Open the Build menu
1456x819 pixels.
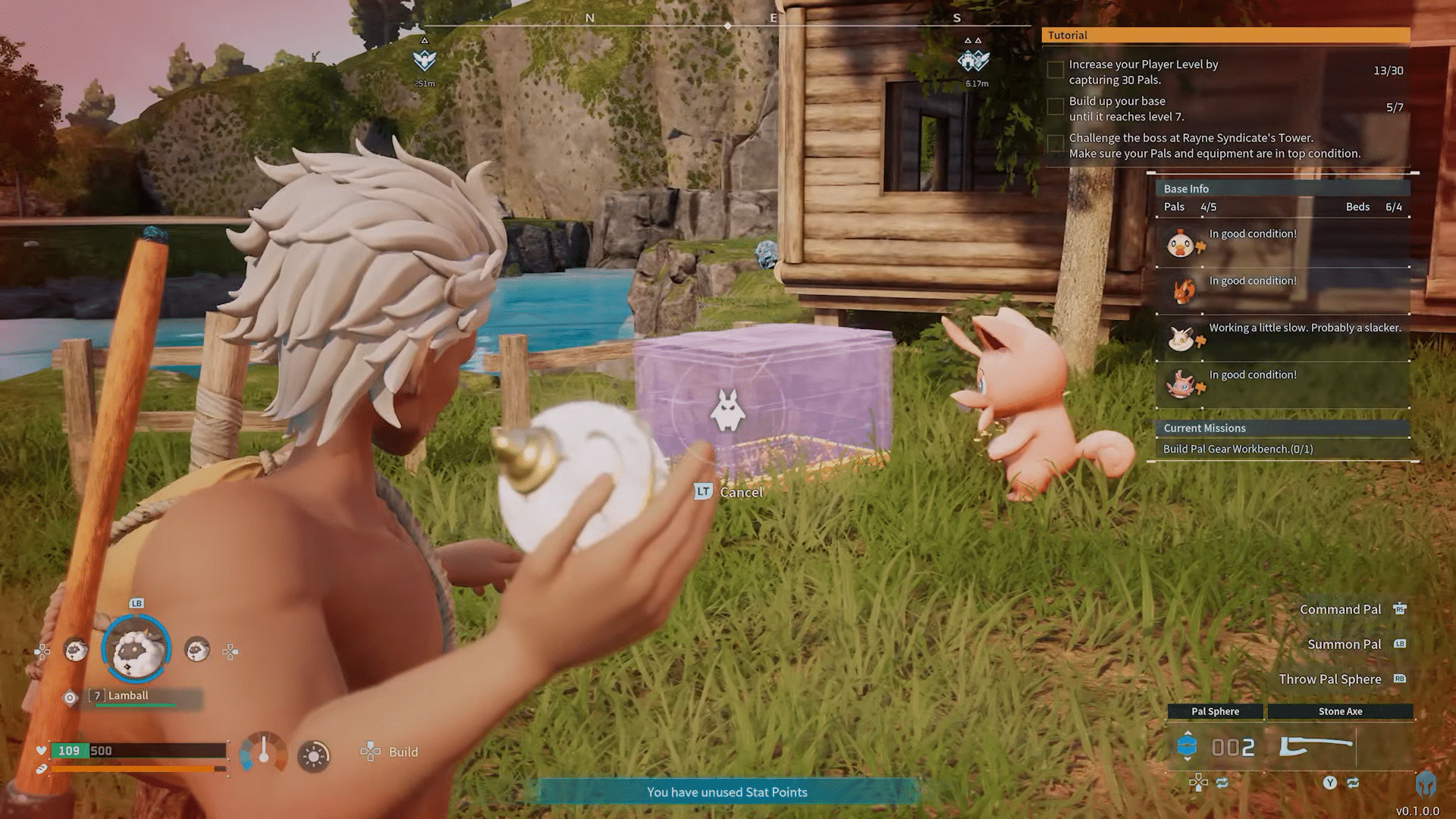pos(390,752)
